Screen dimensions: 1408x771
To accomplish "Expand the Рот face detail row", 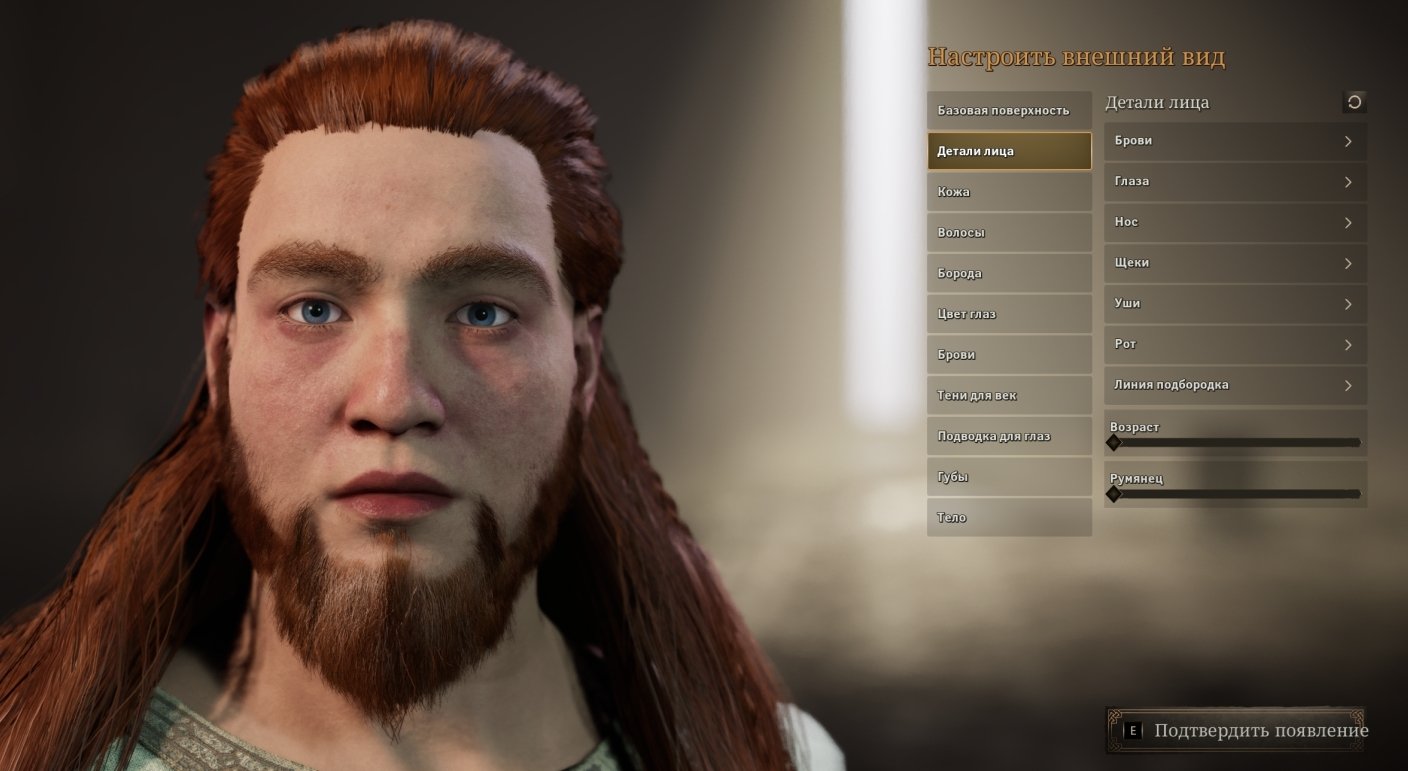I will [x=1234, y=344].
